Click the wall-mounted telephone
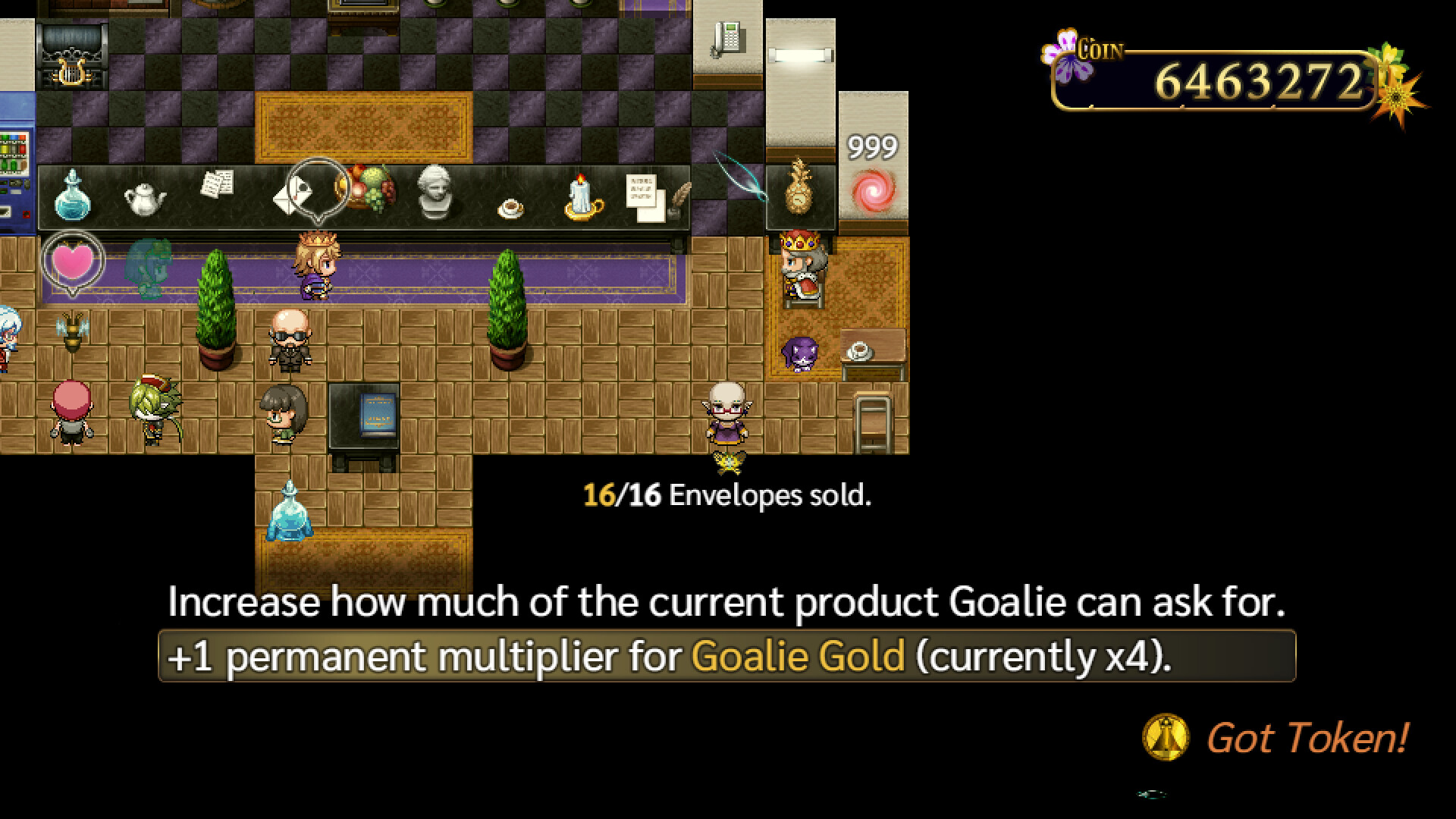The width and height of the screenshot is (1456, 819). pyautogui.click(x=726, y=38)
